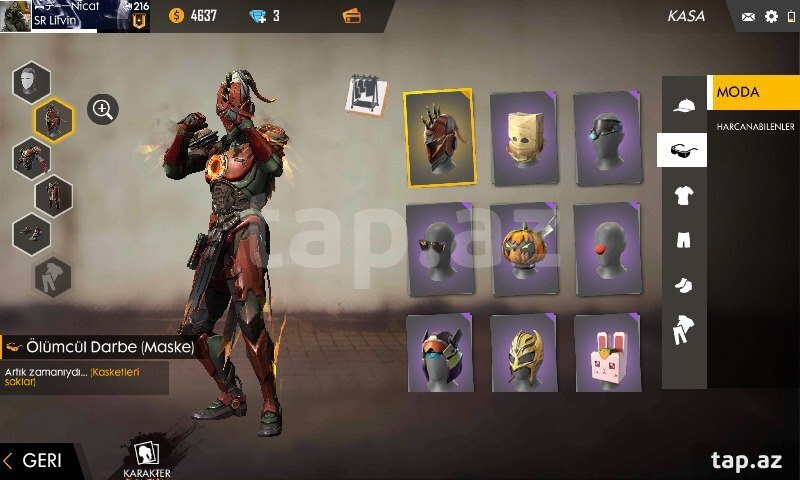800x480 pixels.
Task: Open the t-shirt tops category
Action: pyautogui.click(x=683, y=195)
